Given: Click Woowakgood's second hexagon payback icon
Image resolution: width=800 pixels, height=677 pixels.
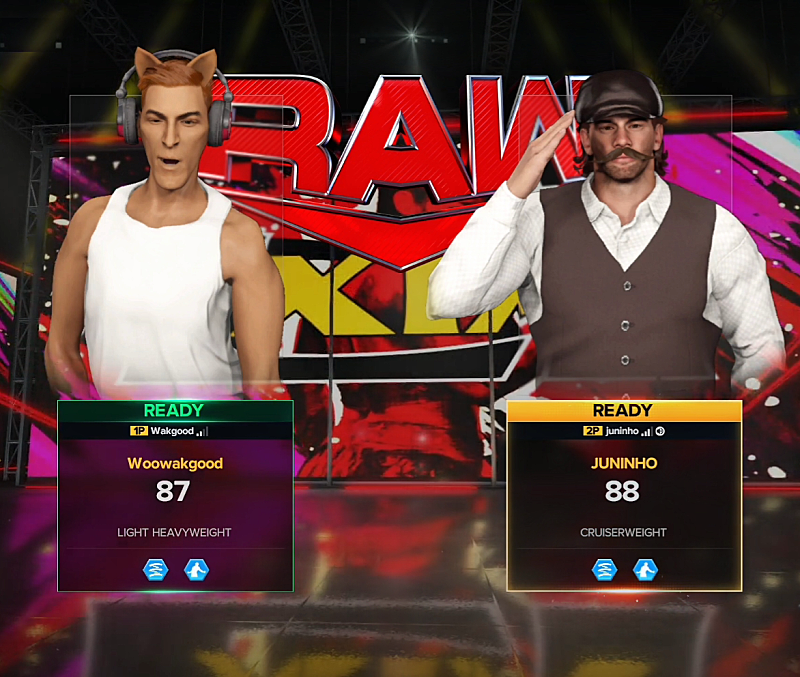Looking at the screenshot, I should (196, 570).
